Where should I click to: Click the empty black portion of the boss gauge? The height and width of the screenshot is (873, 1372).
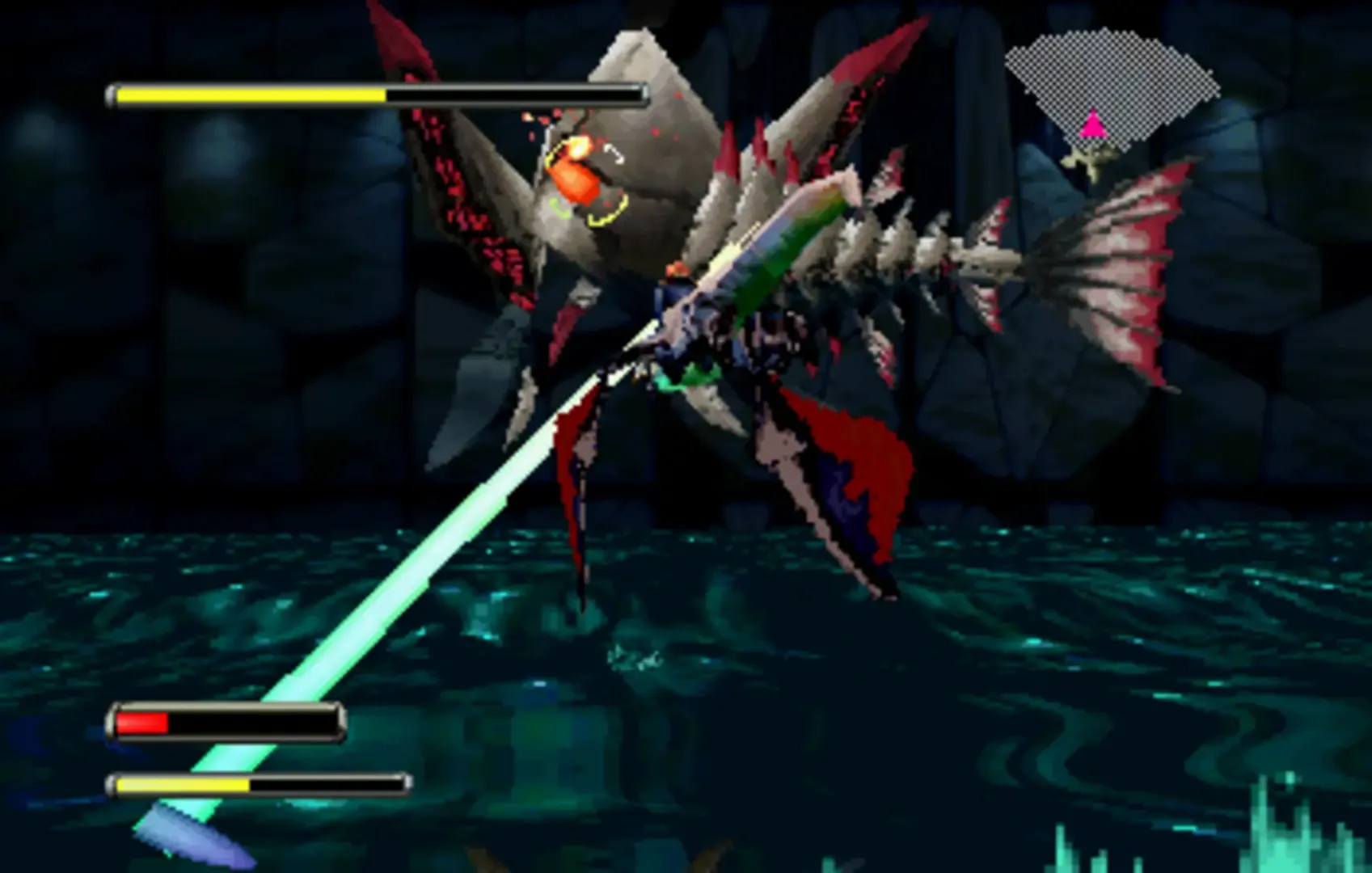517,95
